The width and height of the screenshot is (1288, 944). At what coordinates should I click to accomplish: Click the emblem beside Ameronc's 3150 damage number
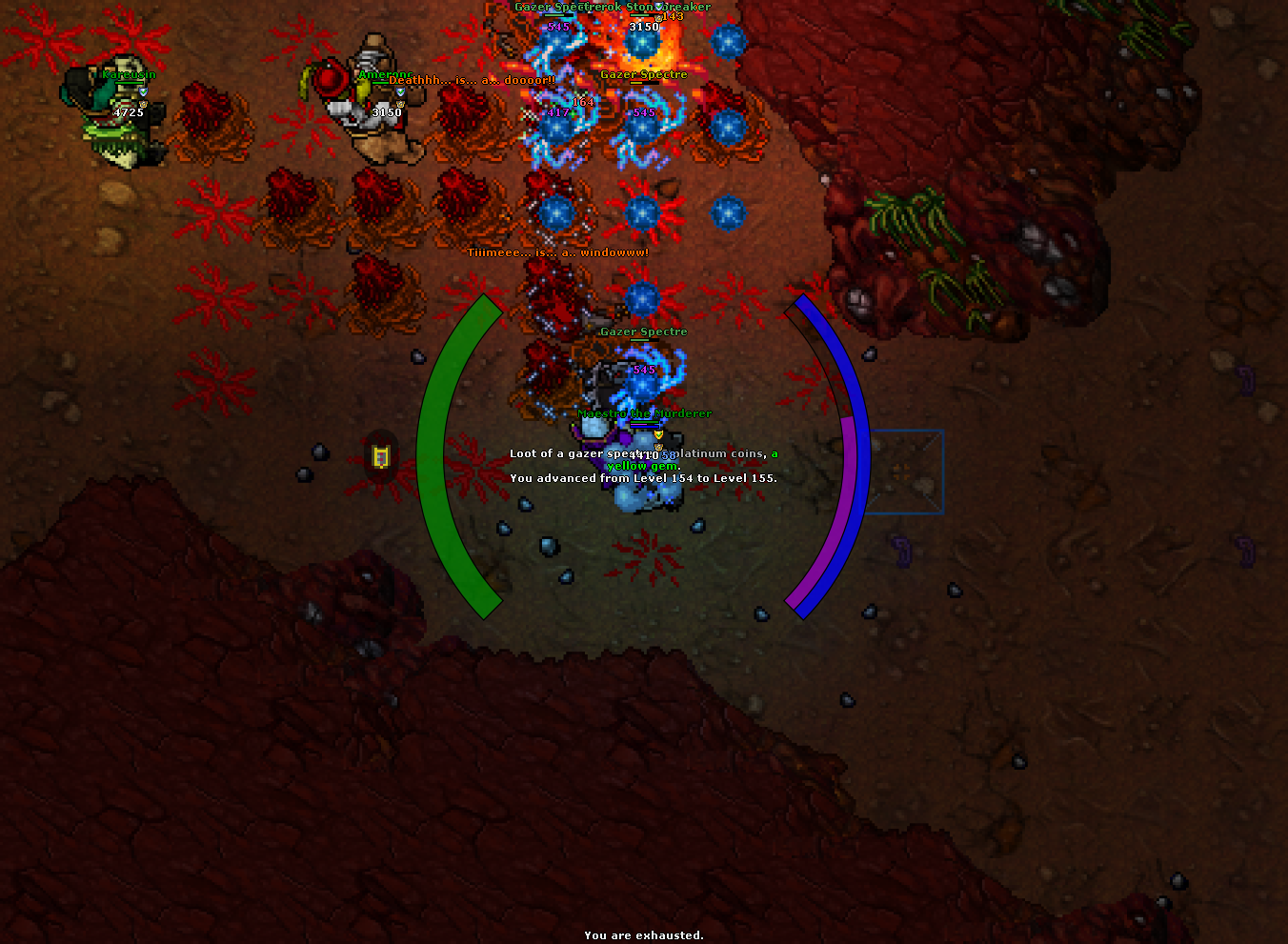click(x=400, y=104)
